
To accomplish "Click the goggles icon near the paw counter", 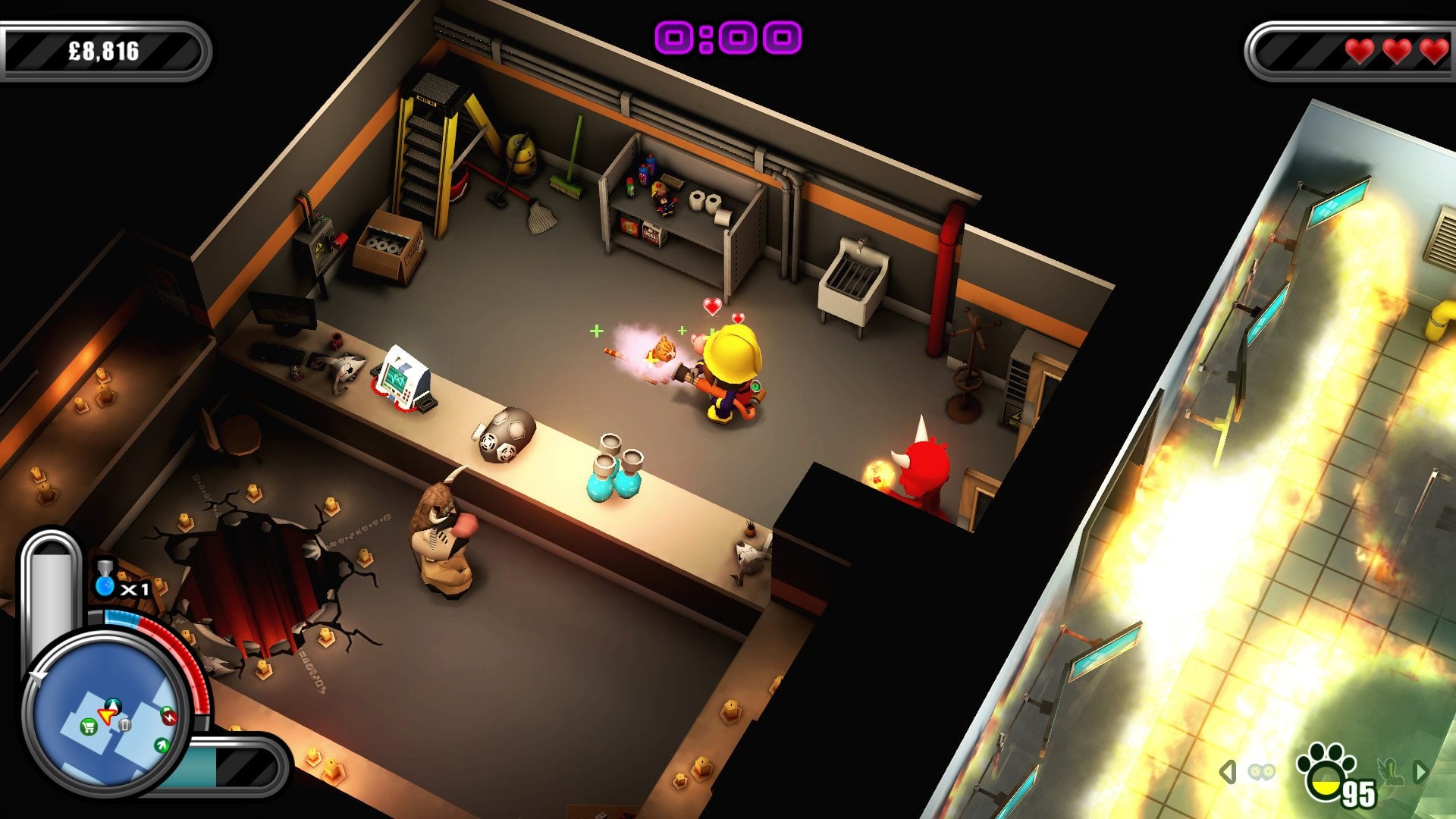I will [x=1262, y=771].
